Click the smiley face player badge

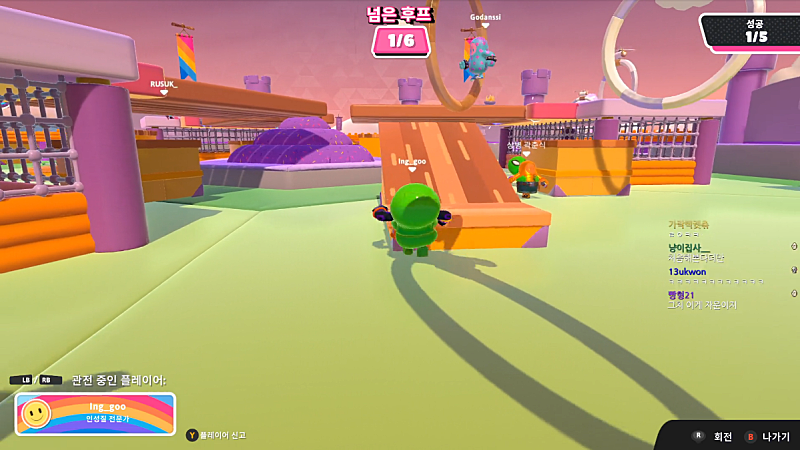(36, 413)
